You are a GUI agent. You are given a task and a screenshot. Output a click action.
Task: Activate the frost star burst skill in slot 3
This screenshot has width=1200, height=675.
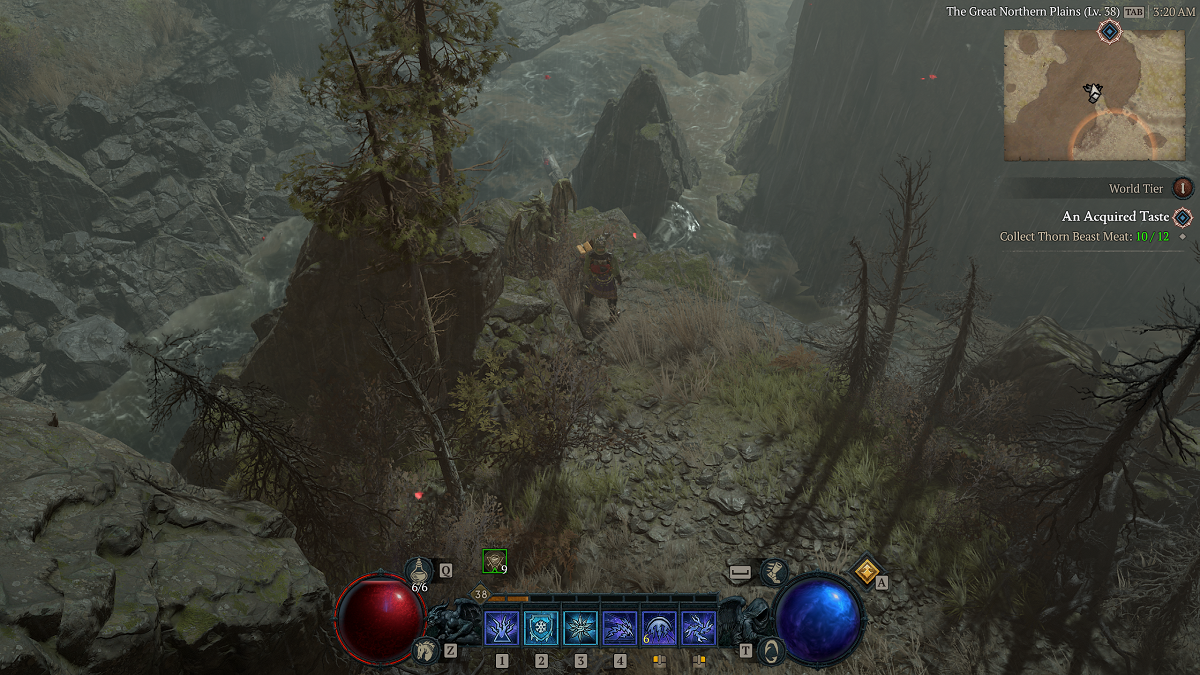[x=580, y=629]
